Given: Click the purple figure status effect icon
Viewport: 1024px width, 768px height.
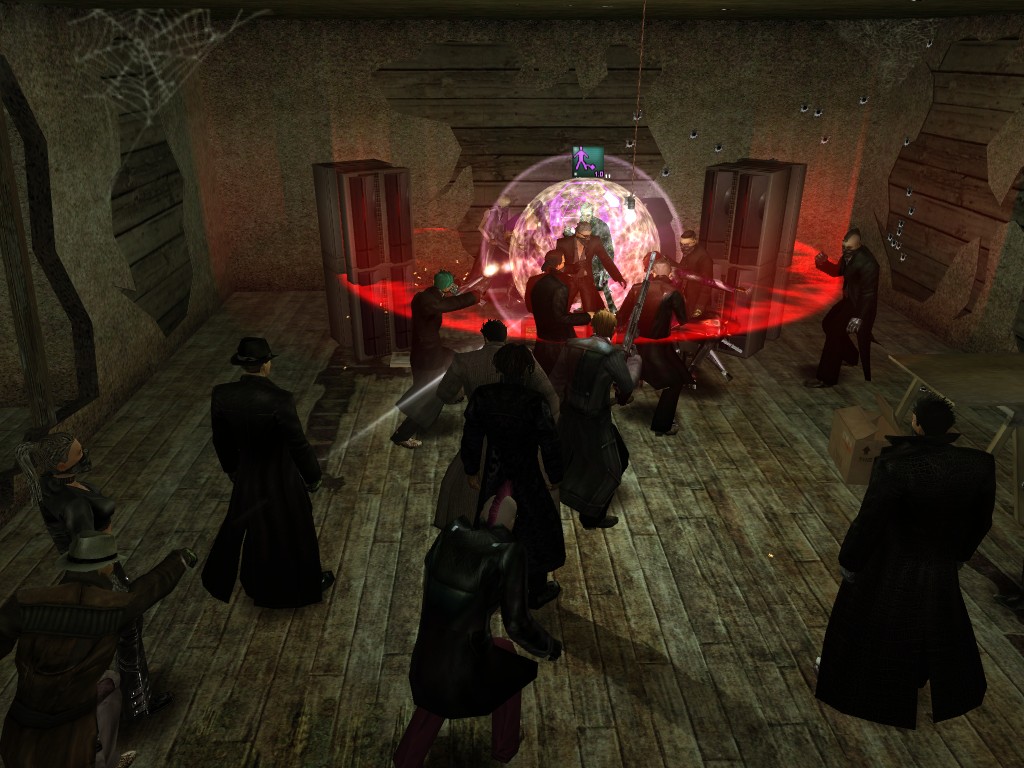Looking at the screenshot, I should pos(587,160).
